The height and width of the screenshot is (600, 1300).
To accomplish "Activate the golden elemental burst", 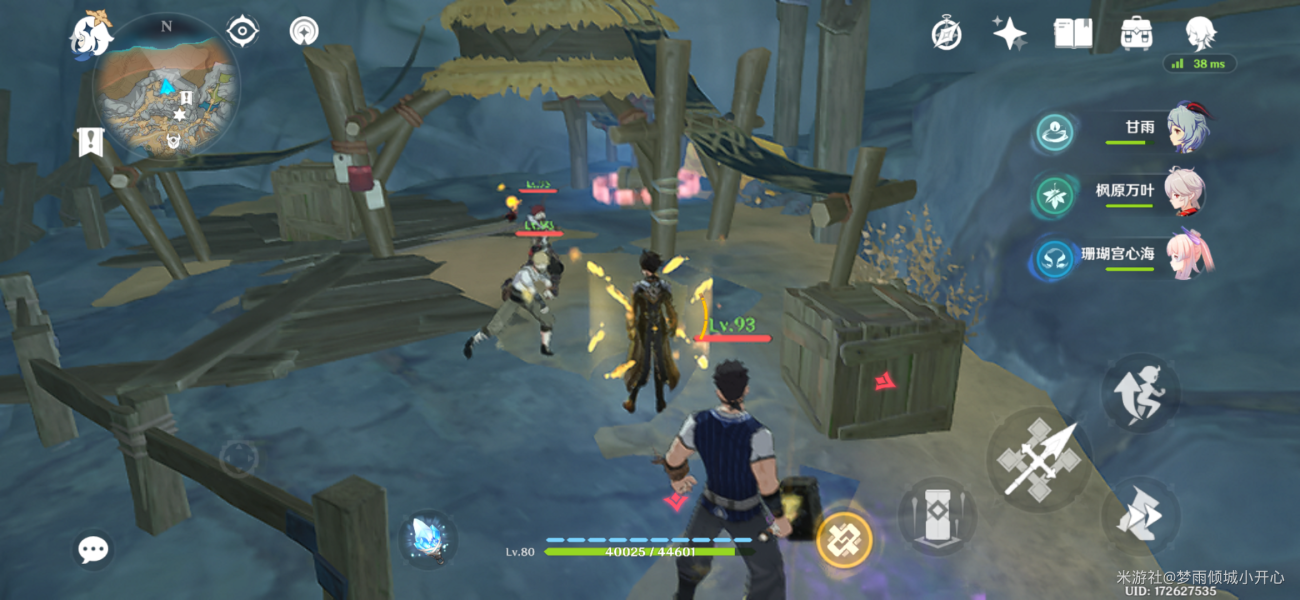I will click(x=844, y=540).
